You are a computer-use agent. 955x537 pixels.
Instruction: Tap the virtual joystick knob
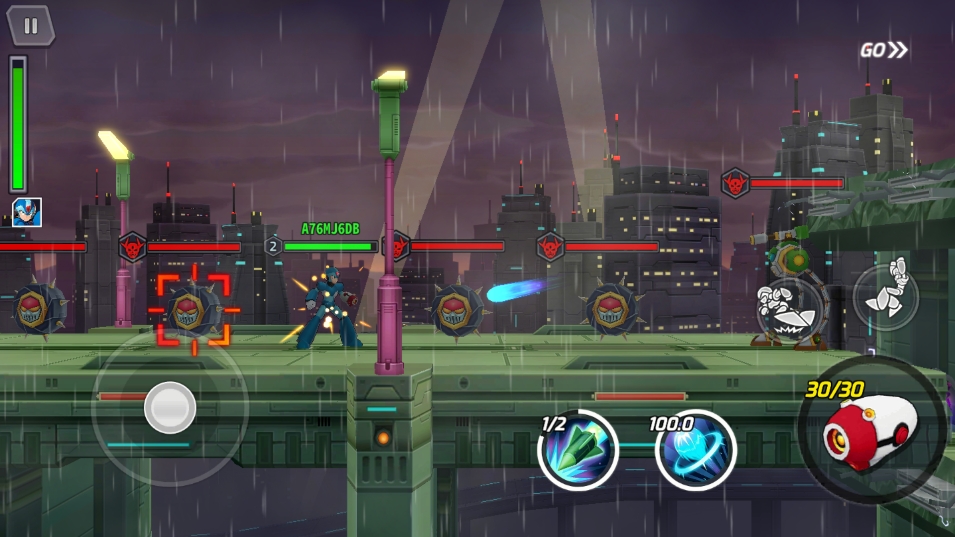tap(170, 406)
